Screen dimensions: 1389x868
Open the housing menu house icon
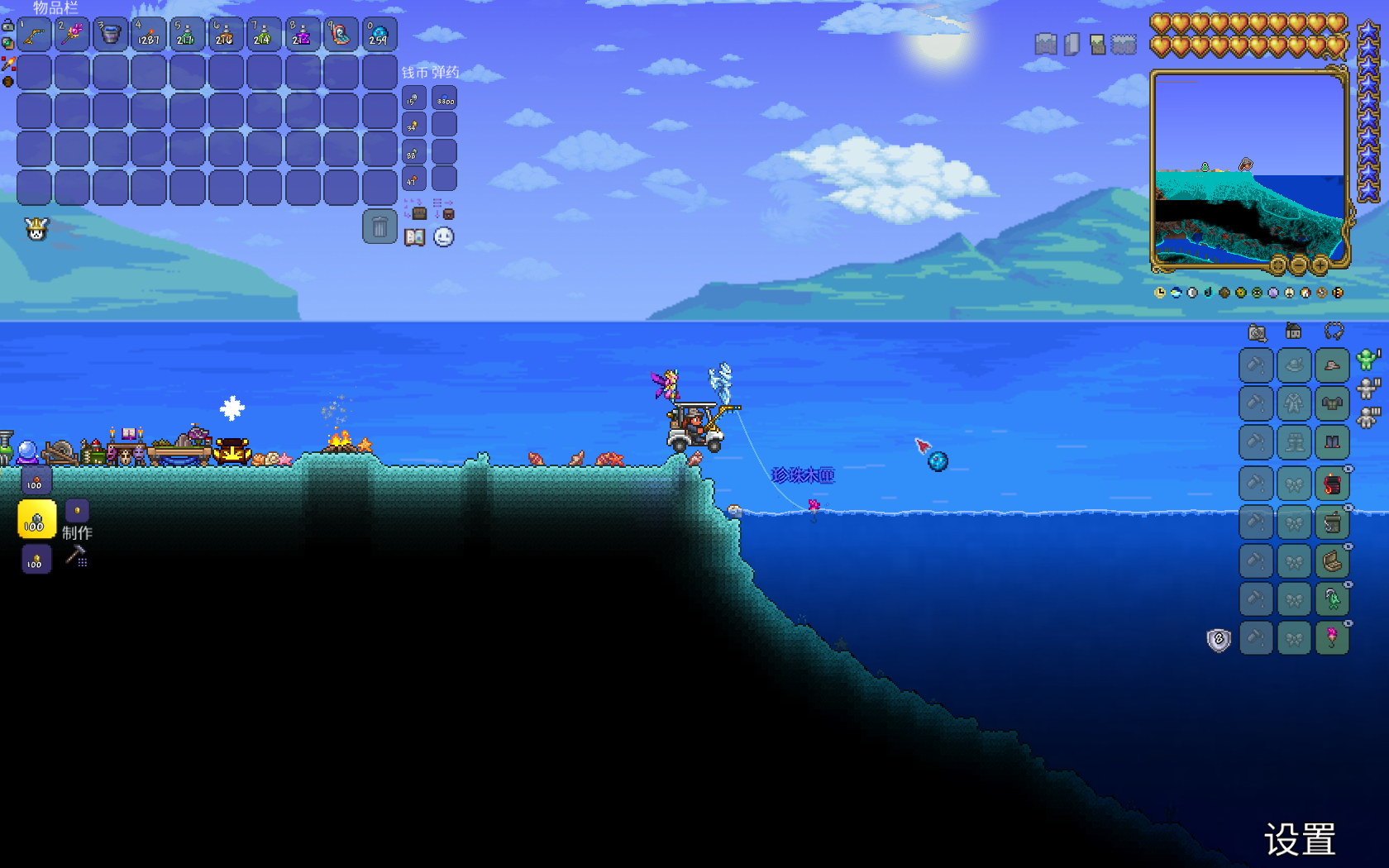pyautogui.click(x=1294, y=332)
